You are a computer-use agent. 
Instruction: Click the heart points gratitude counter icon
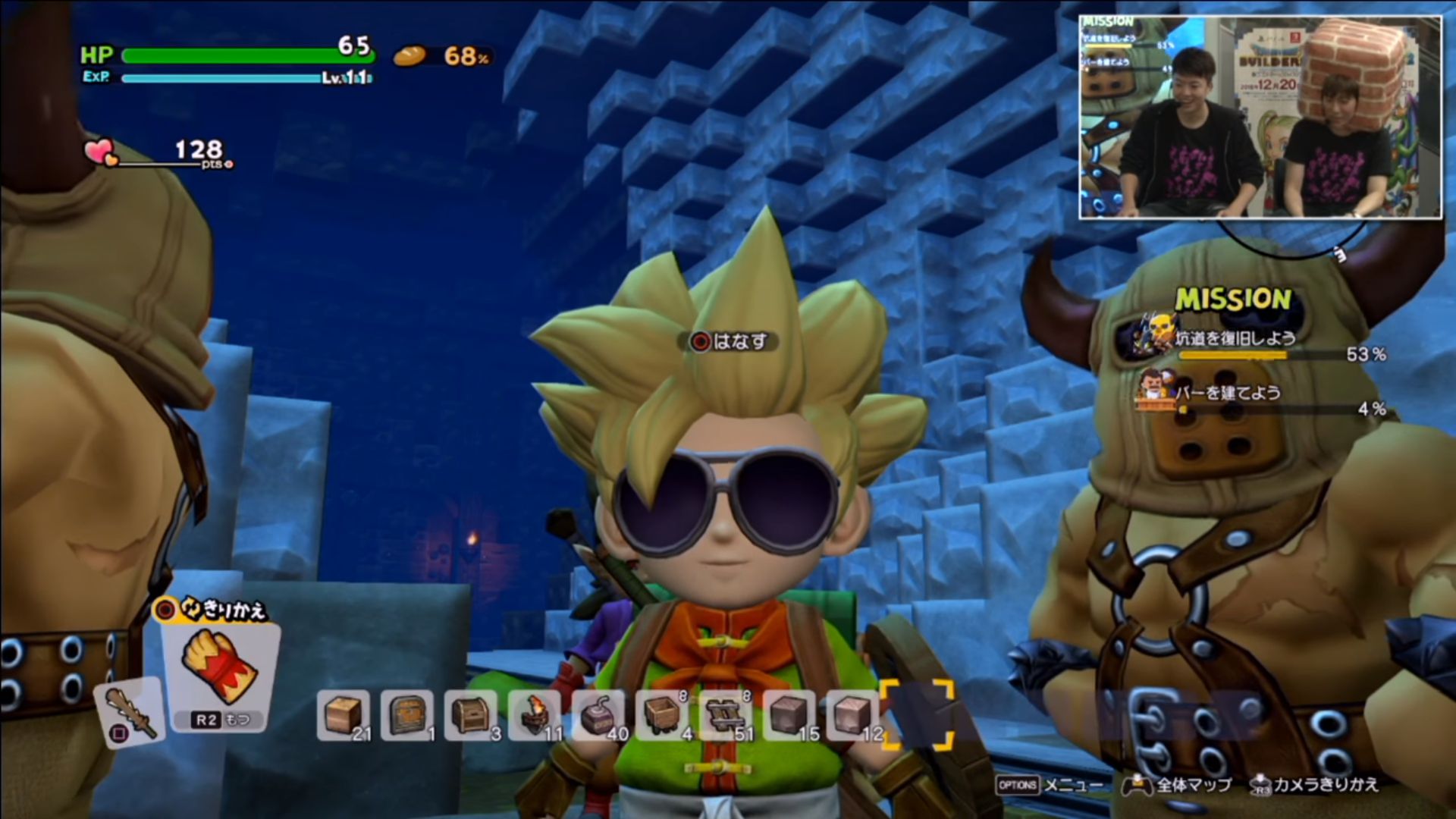click(101, 152)
